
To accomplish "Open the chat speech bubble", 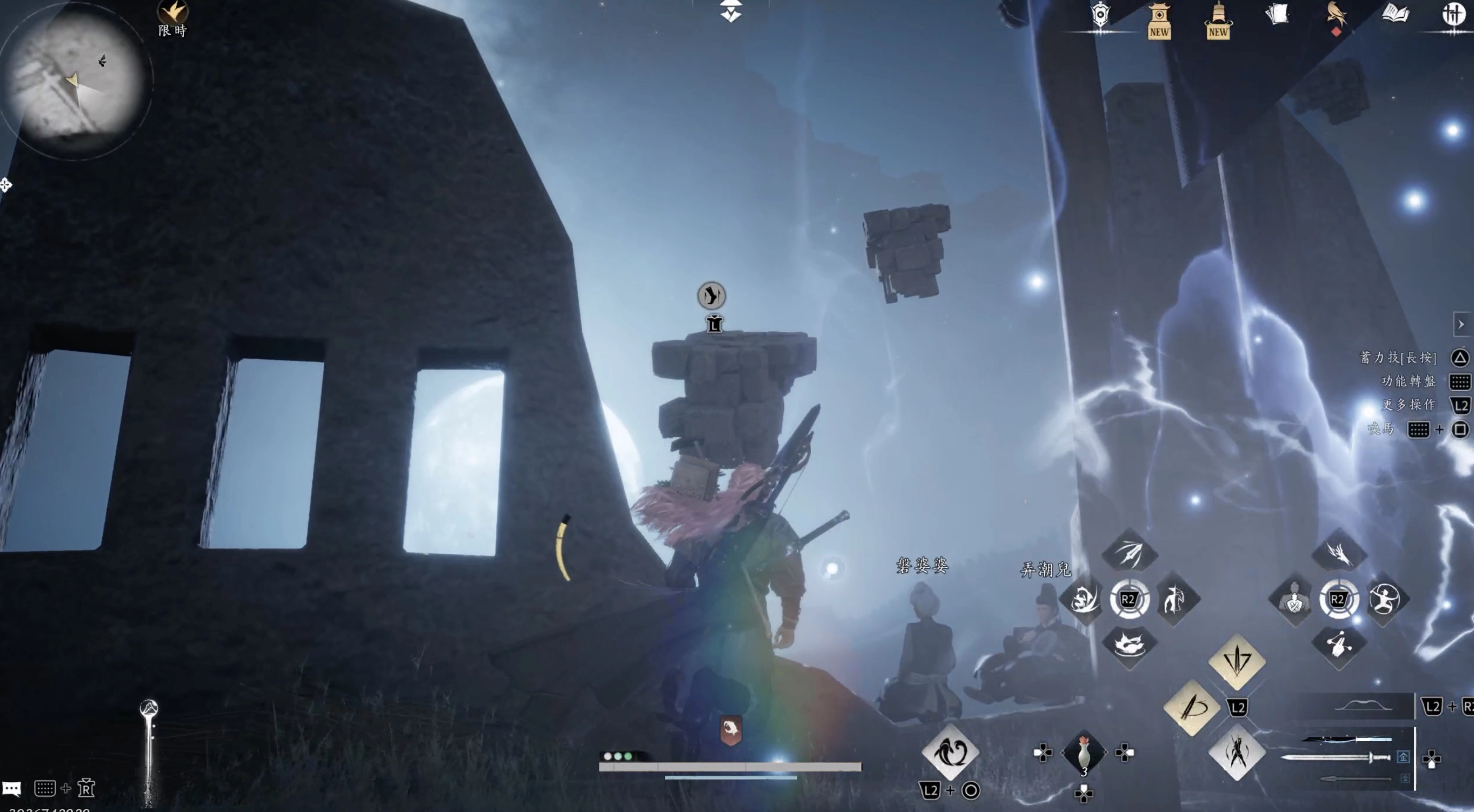I will (11, 789).
